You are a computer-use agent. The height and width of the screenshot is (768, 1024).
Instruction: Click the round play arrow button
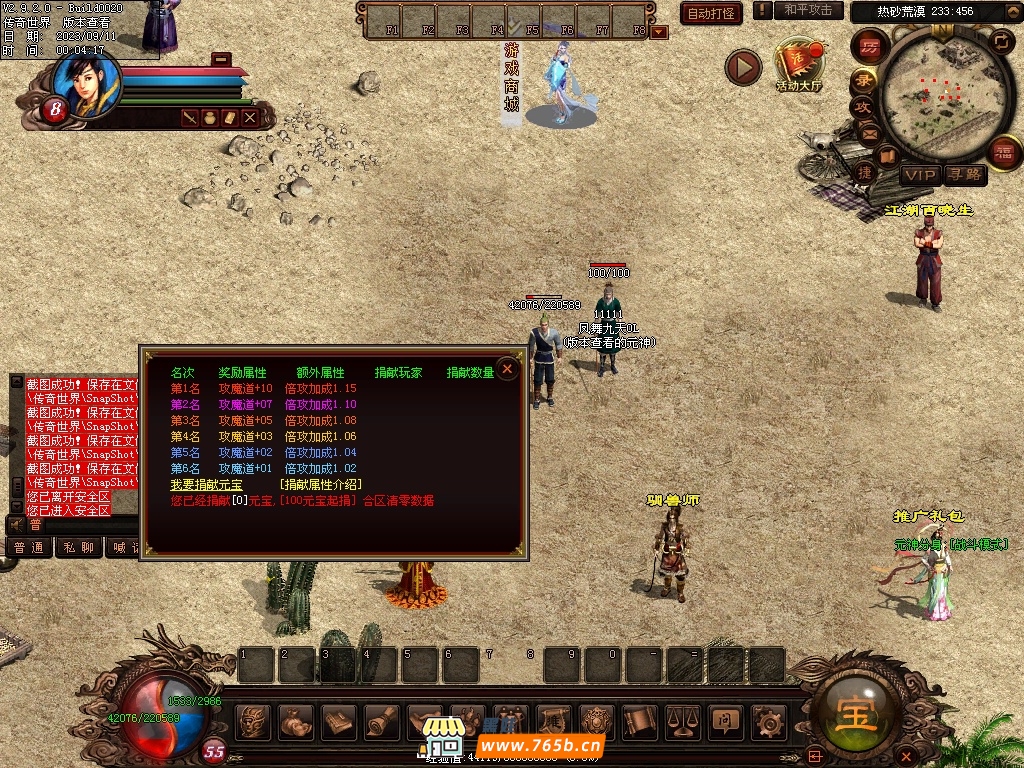click(x=743, y=67)
